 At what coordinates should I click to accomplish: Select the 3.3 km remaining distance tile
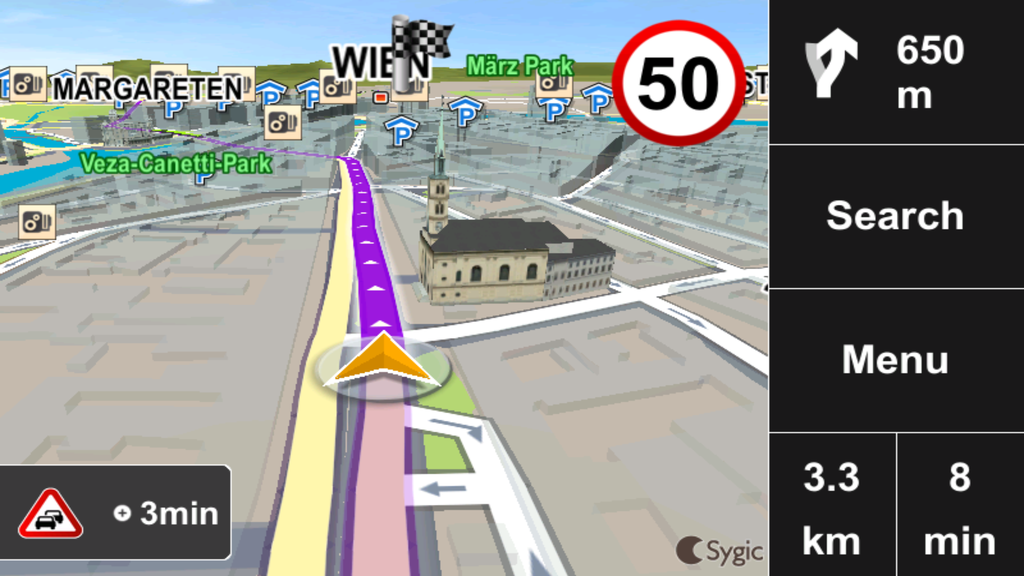832,505
